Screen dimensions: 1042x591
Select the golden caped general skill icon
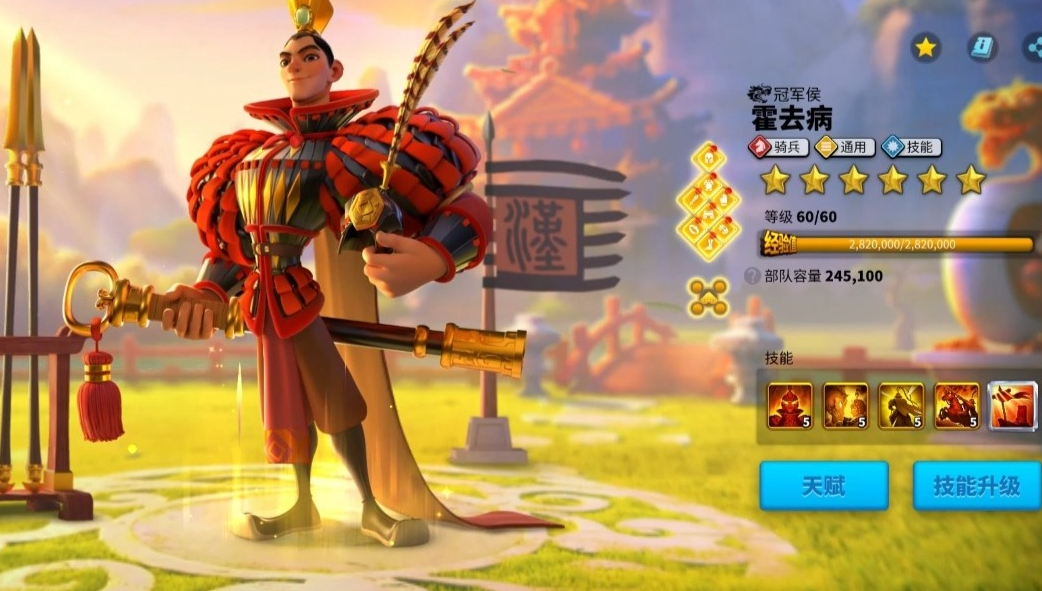pos(901,406)
